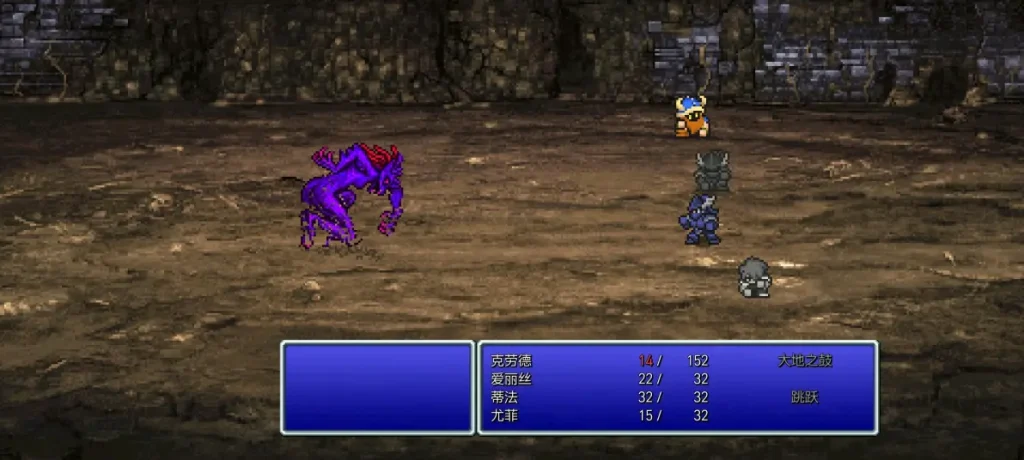Select 尤菲 in the party status panel
The image size is (1024, 460).
coord(504,415)
